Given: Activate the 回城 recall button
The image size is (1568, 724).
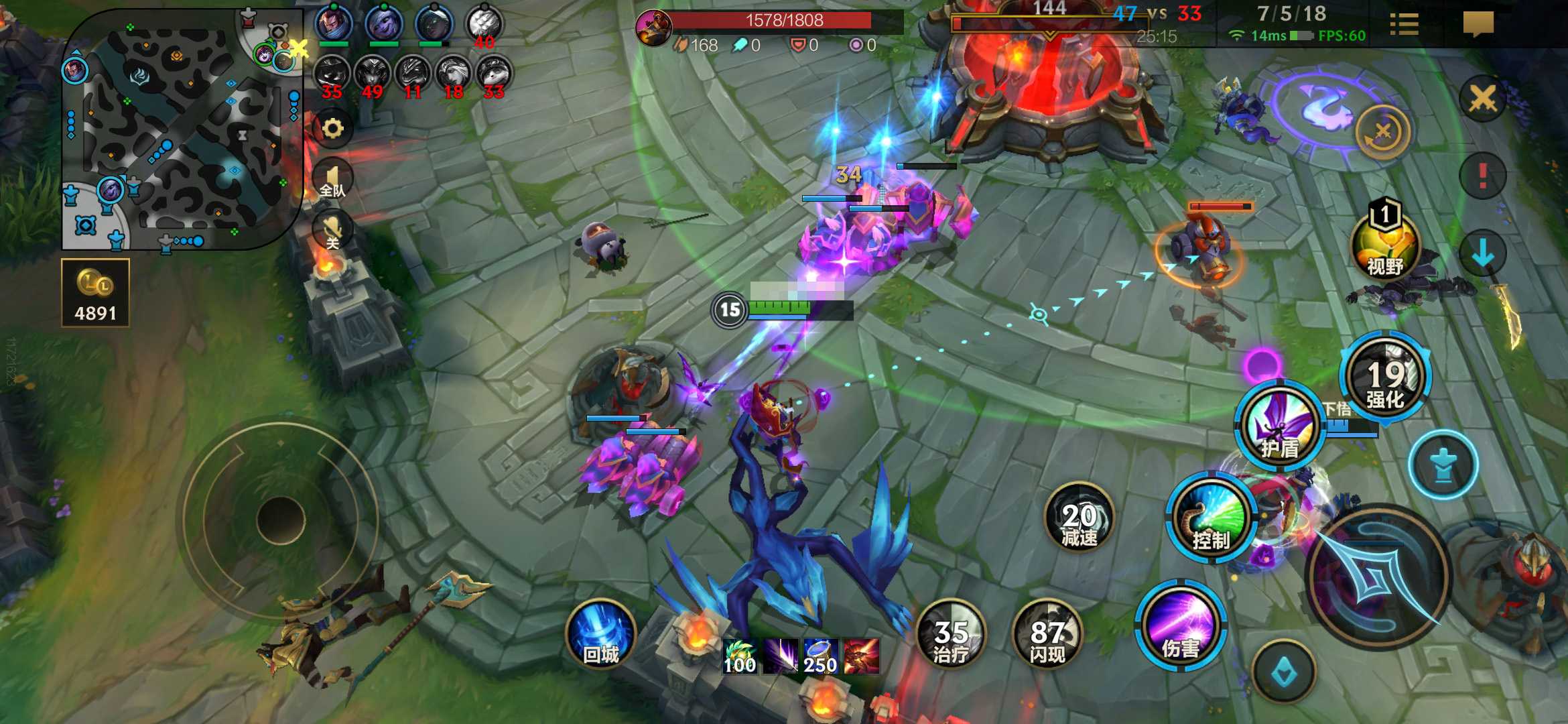Looking at the screenshot, I should coord(600,635).
